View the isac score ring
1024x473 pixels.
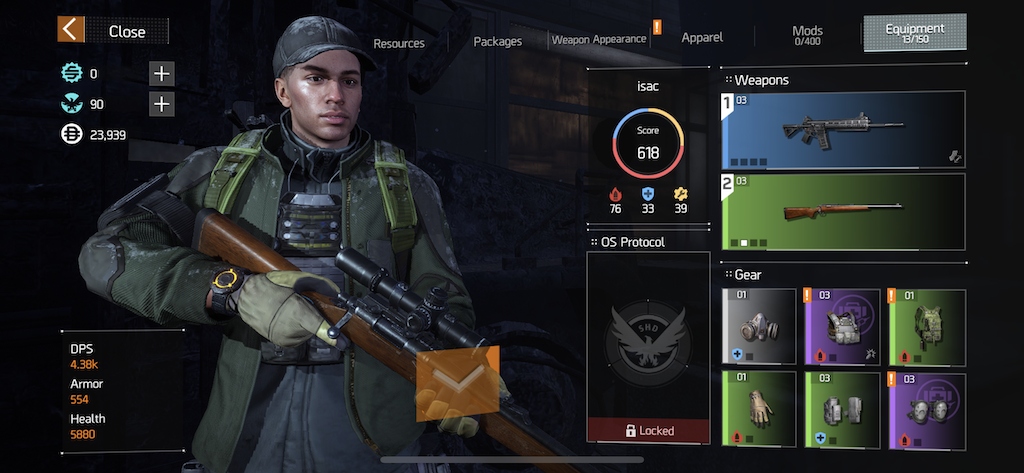click(648, 144)
